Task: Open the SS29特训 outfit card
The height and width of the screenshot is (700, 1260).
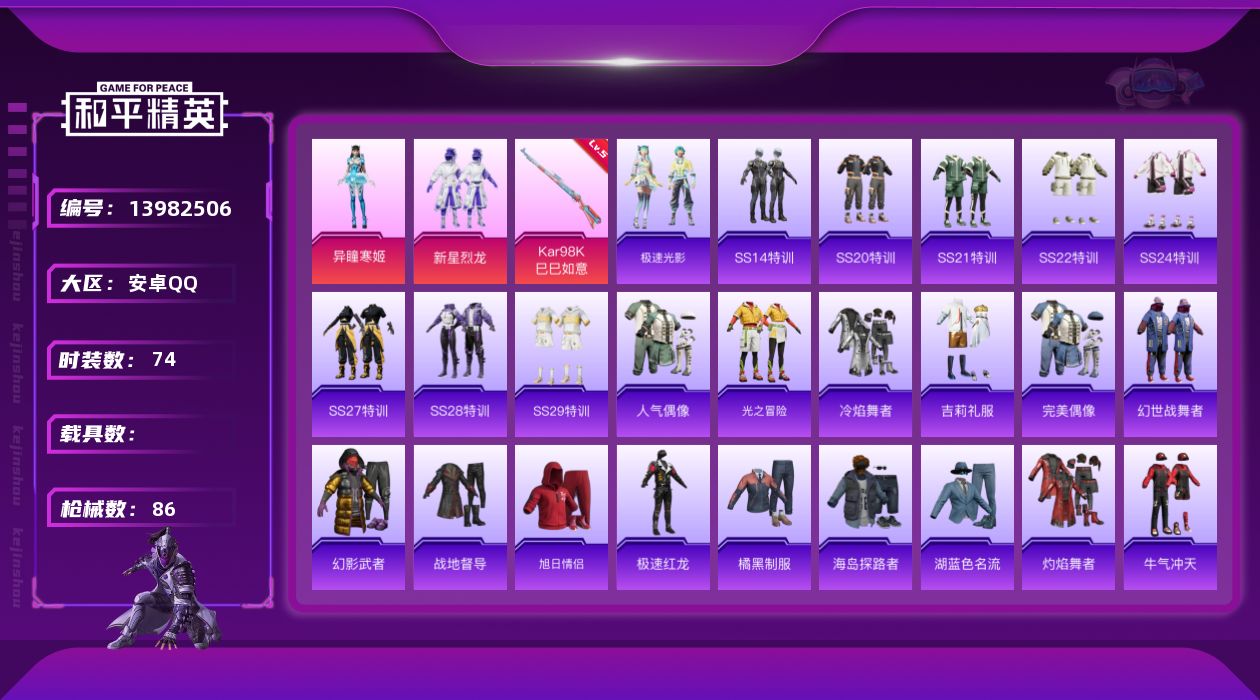Action: (561, 364)
